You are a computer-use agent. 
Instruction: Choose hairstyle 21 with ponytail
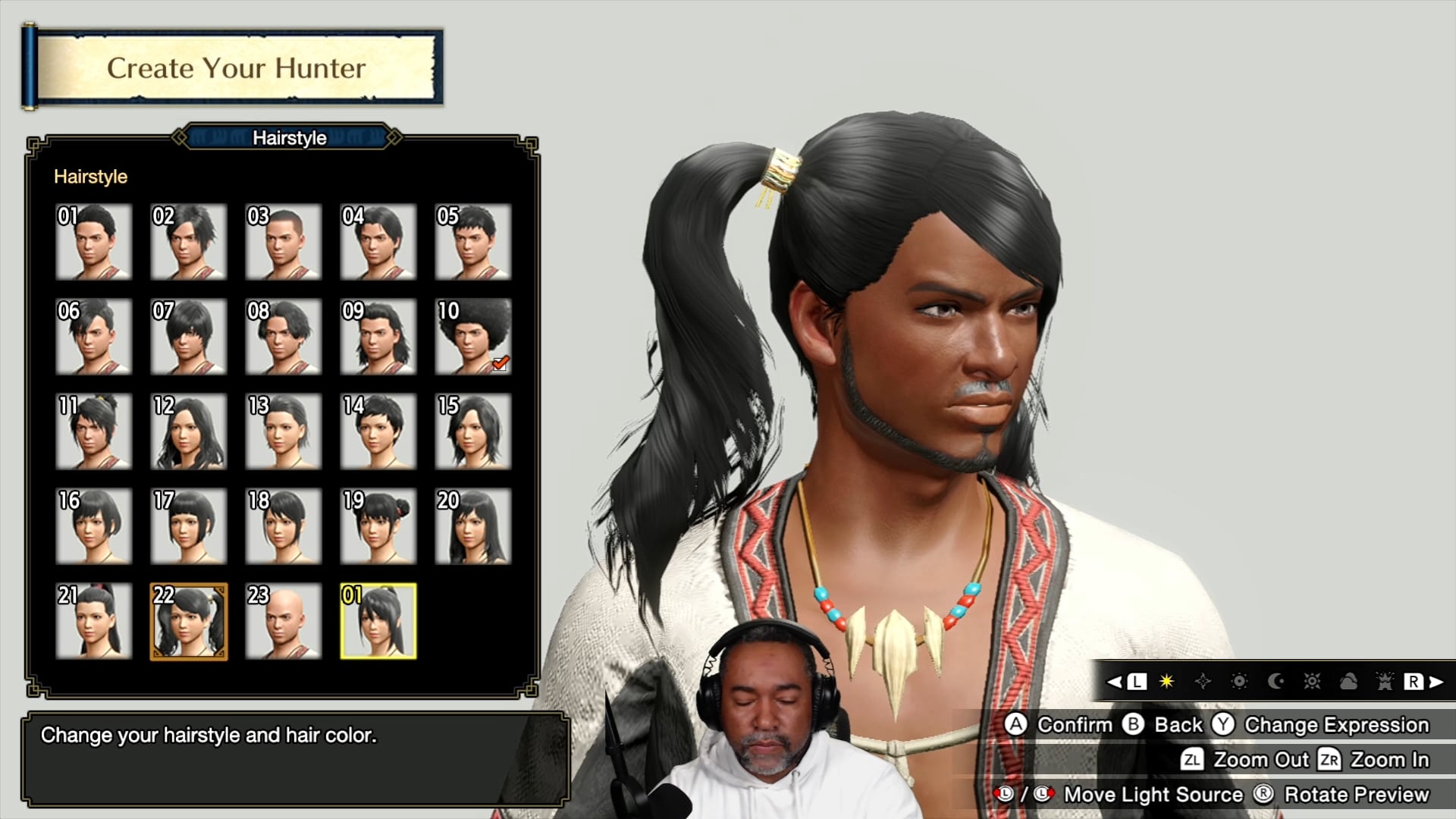pyautogui.click(x=93, y=621)
